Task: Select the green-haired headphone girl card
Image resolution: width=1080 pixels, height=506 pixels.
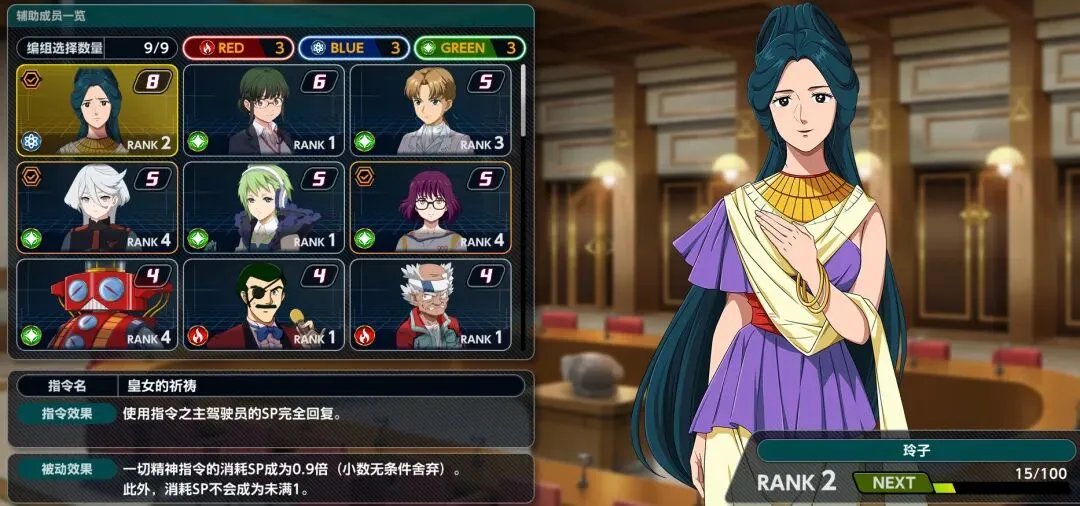Action: click(x=263, y=207)
